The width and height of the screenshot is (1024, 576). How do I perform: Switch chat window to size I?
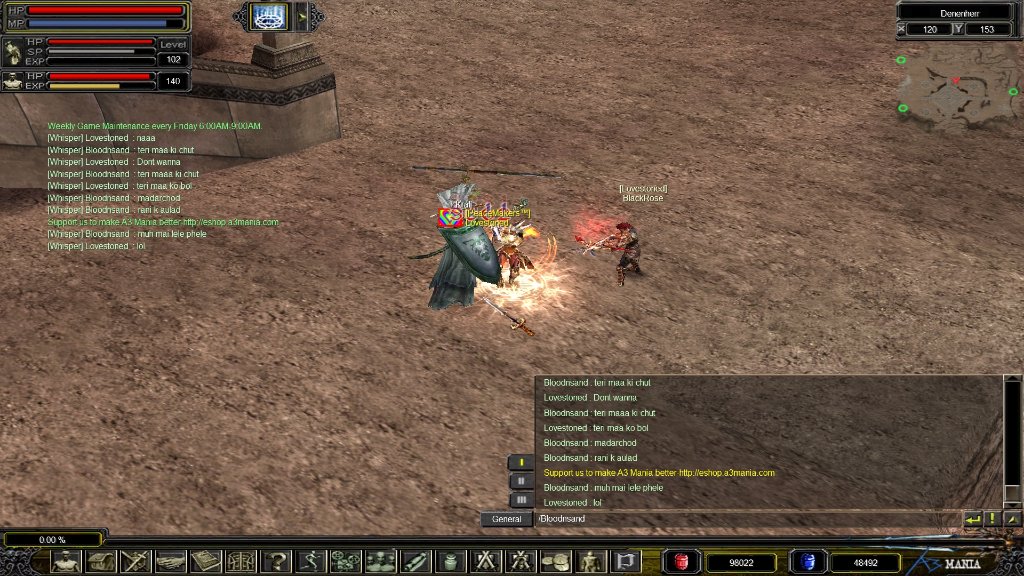(x=520, y=462)
